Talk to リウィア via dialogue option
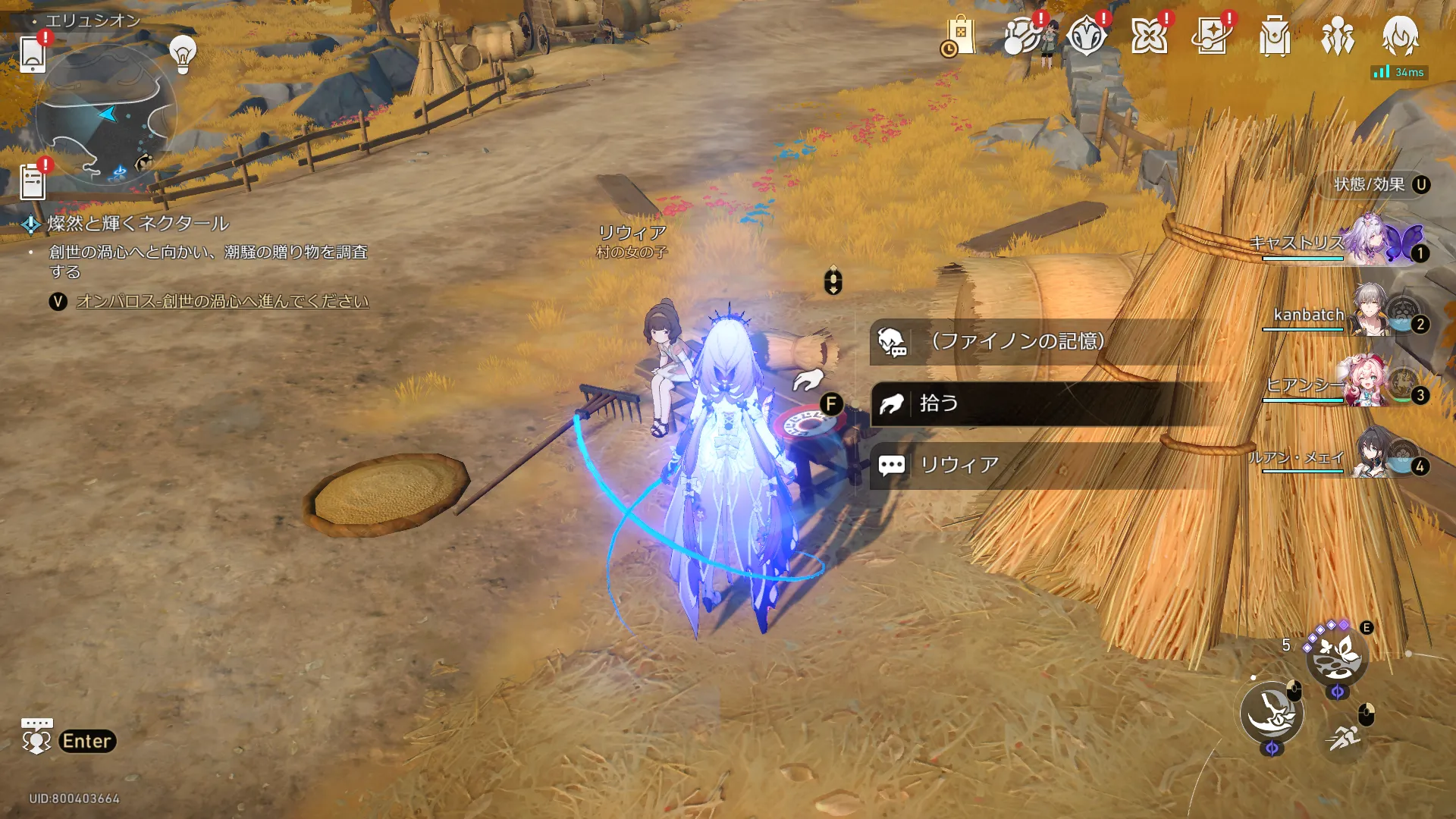 click(x=1017, y=465)
